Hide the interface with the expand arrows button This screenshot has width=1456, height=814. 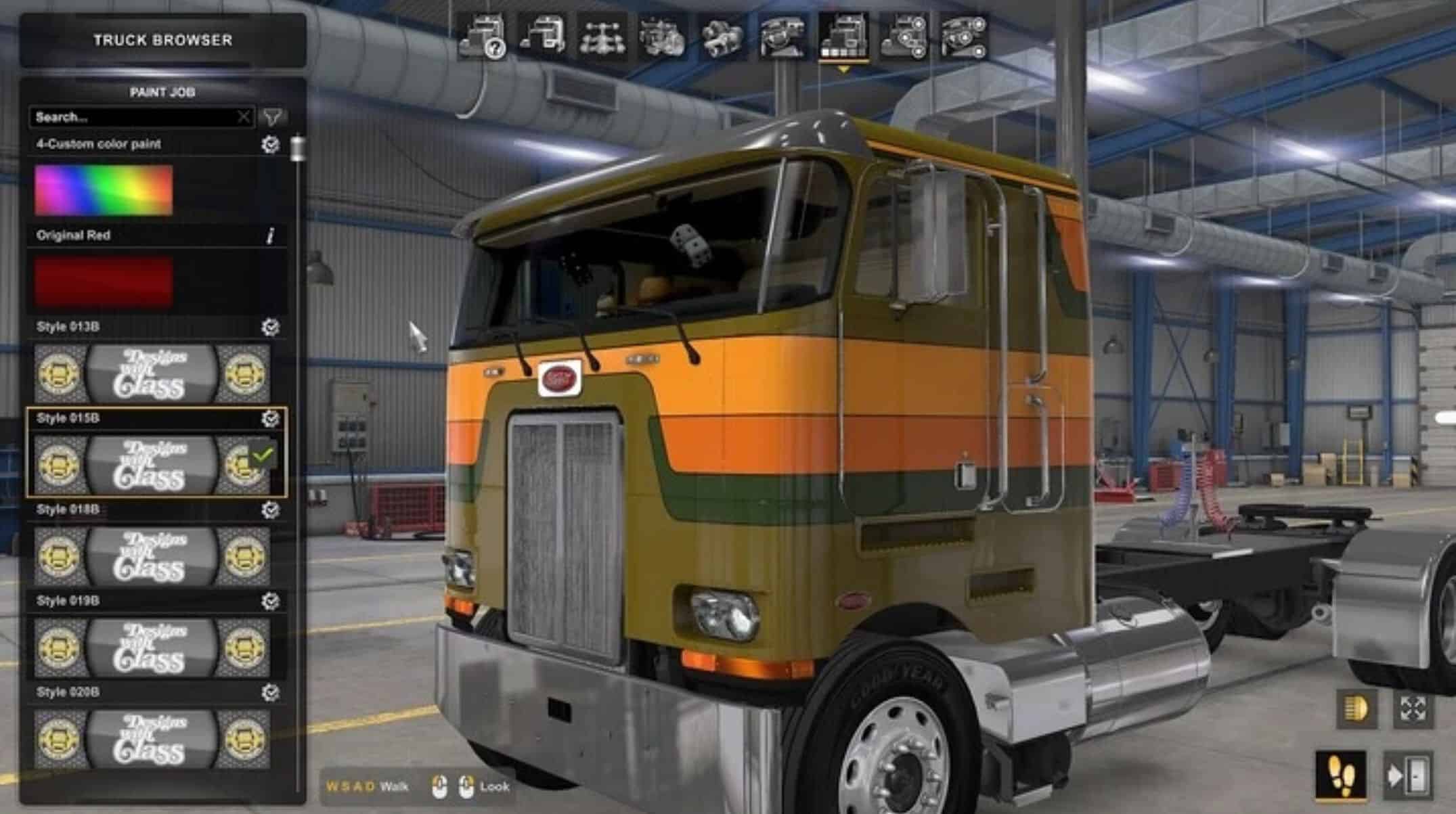[1413, 709]
